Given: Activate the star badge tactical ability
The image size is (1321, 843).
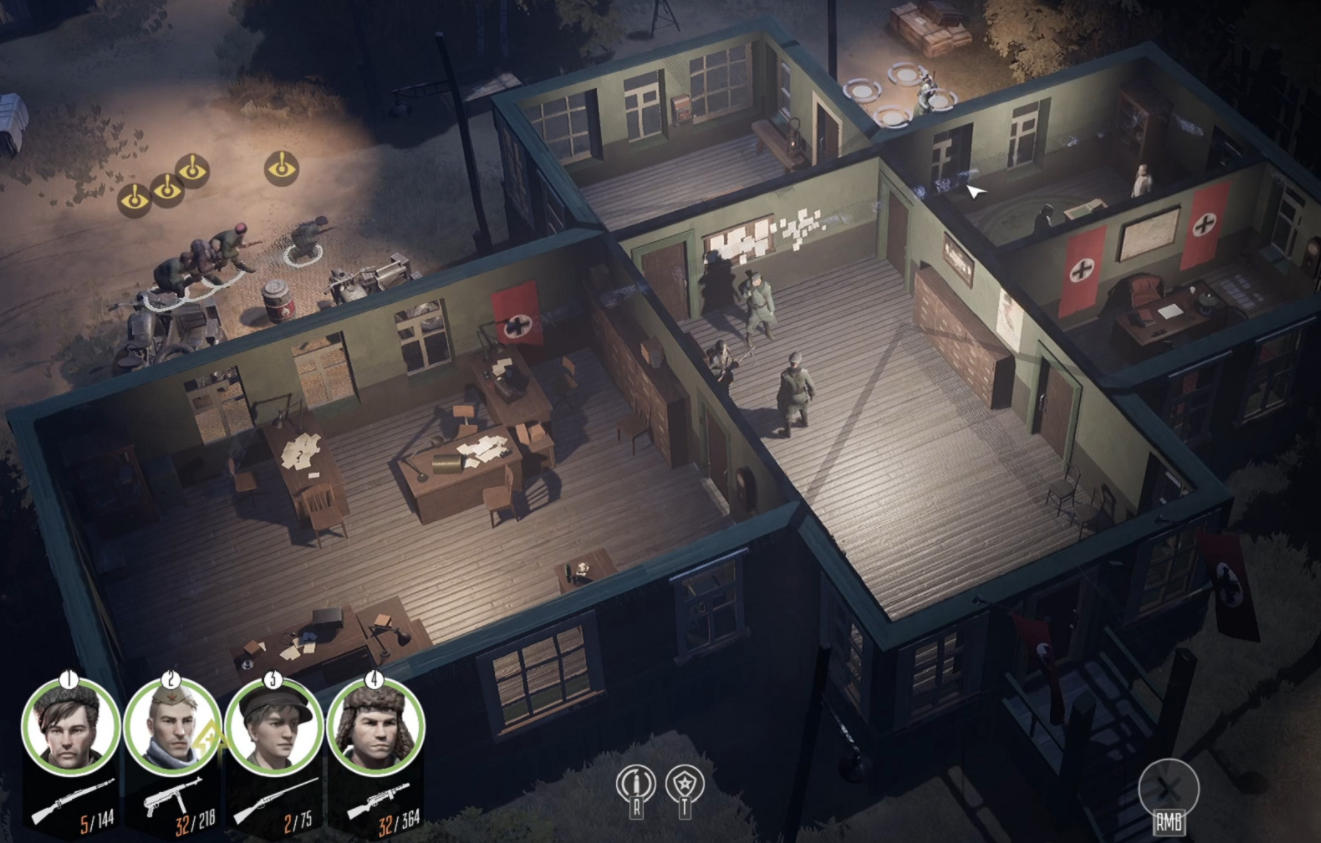Looking at the screenshot, I should 687,783.
